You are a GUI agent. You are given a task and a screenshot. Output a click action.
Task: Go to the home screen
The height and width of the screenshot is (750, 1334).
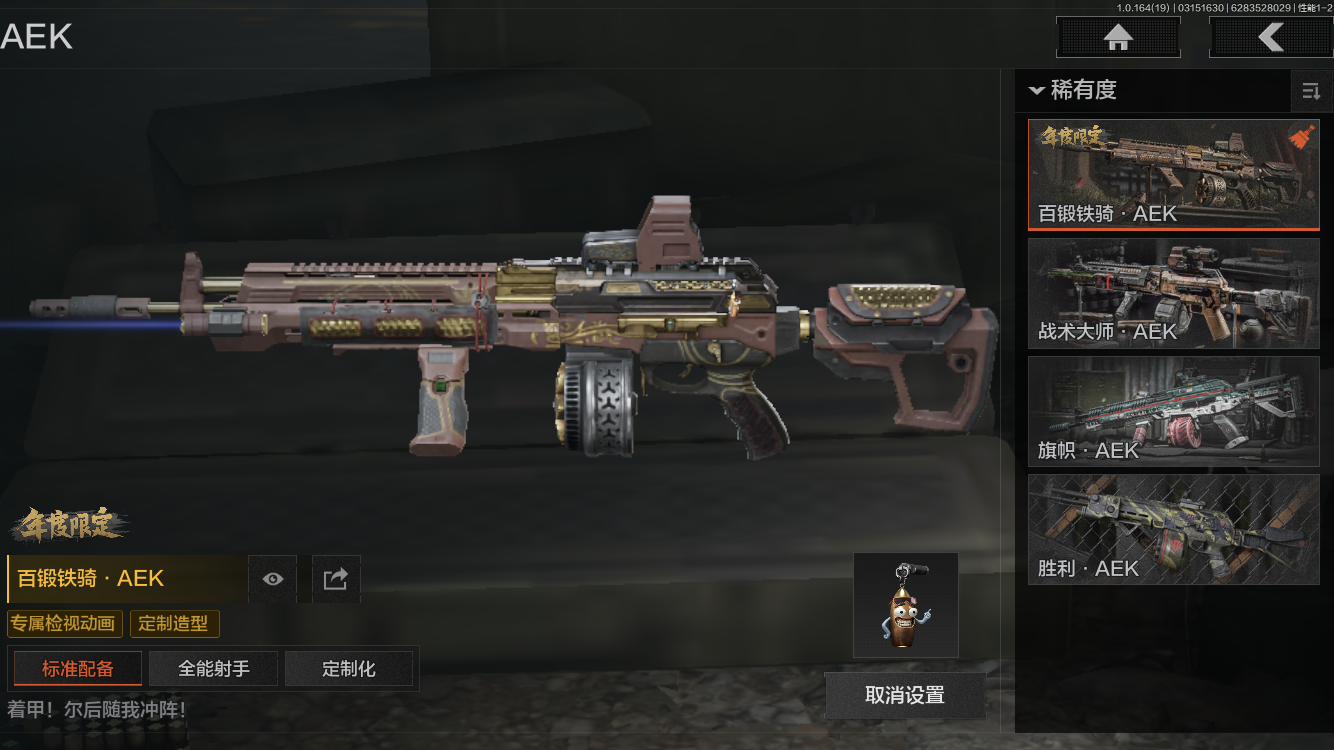(1118, 38)
